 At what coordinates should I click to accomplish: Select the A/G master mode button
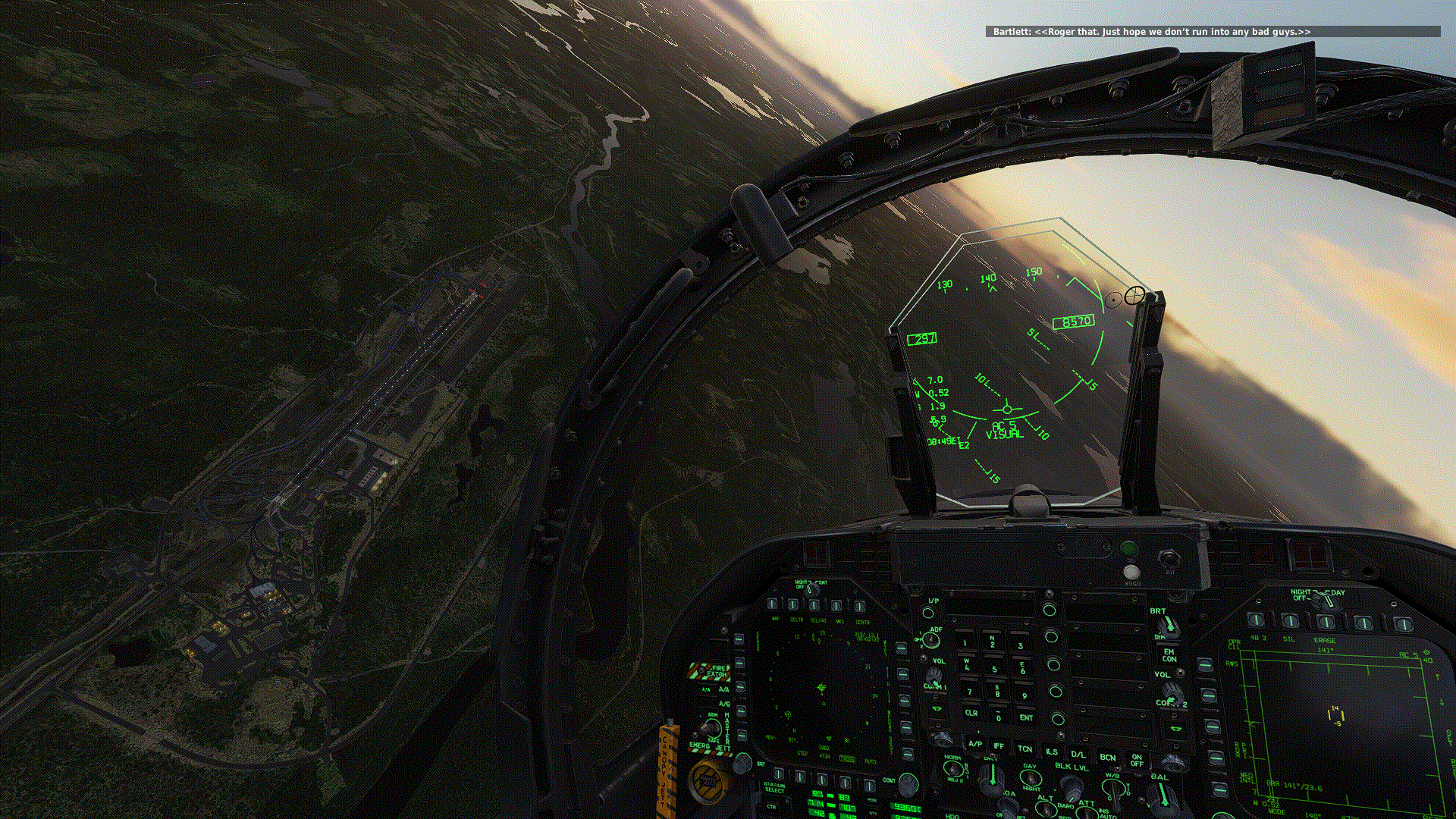pos(724,704)
